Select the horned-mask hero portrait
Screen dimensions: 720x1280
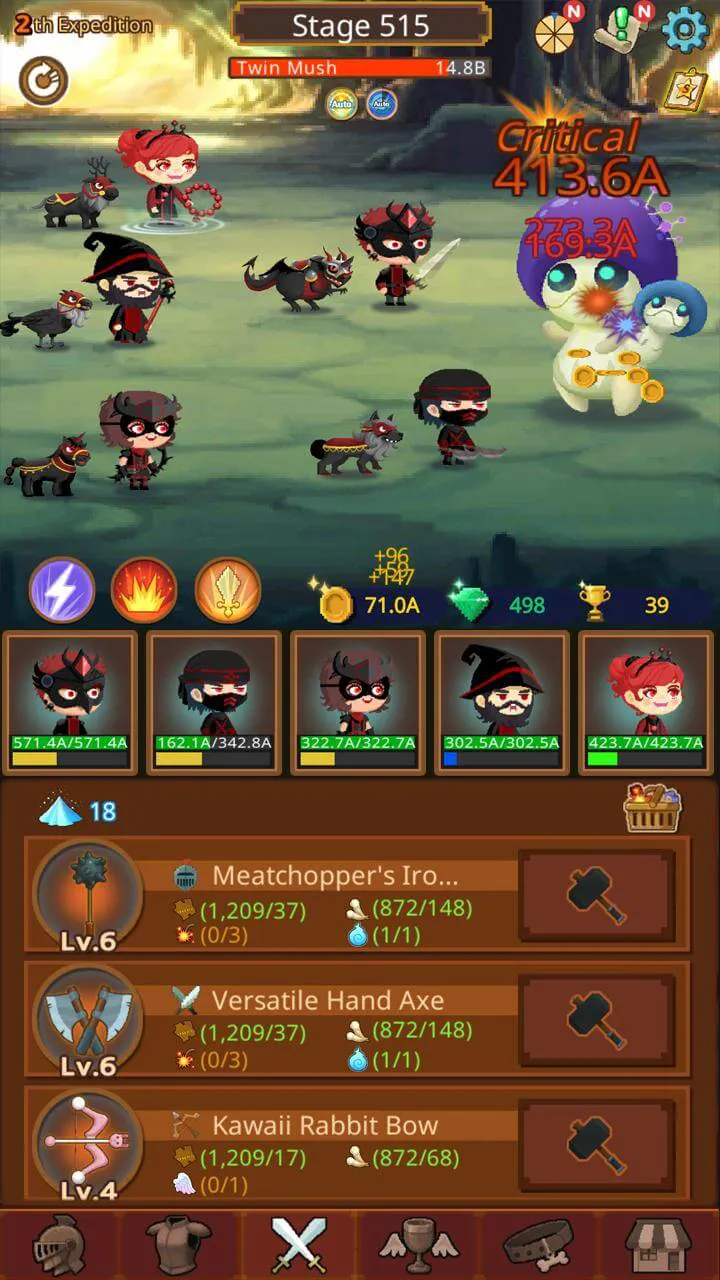[70, 702]
